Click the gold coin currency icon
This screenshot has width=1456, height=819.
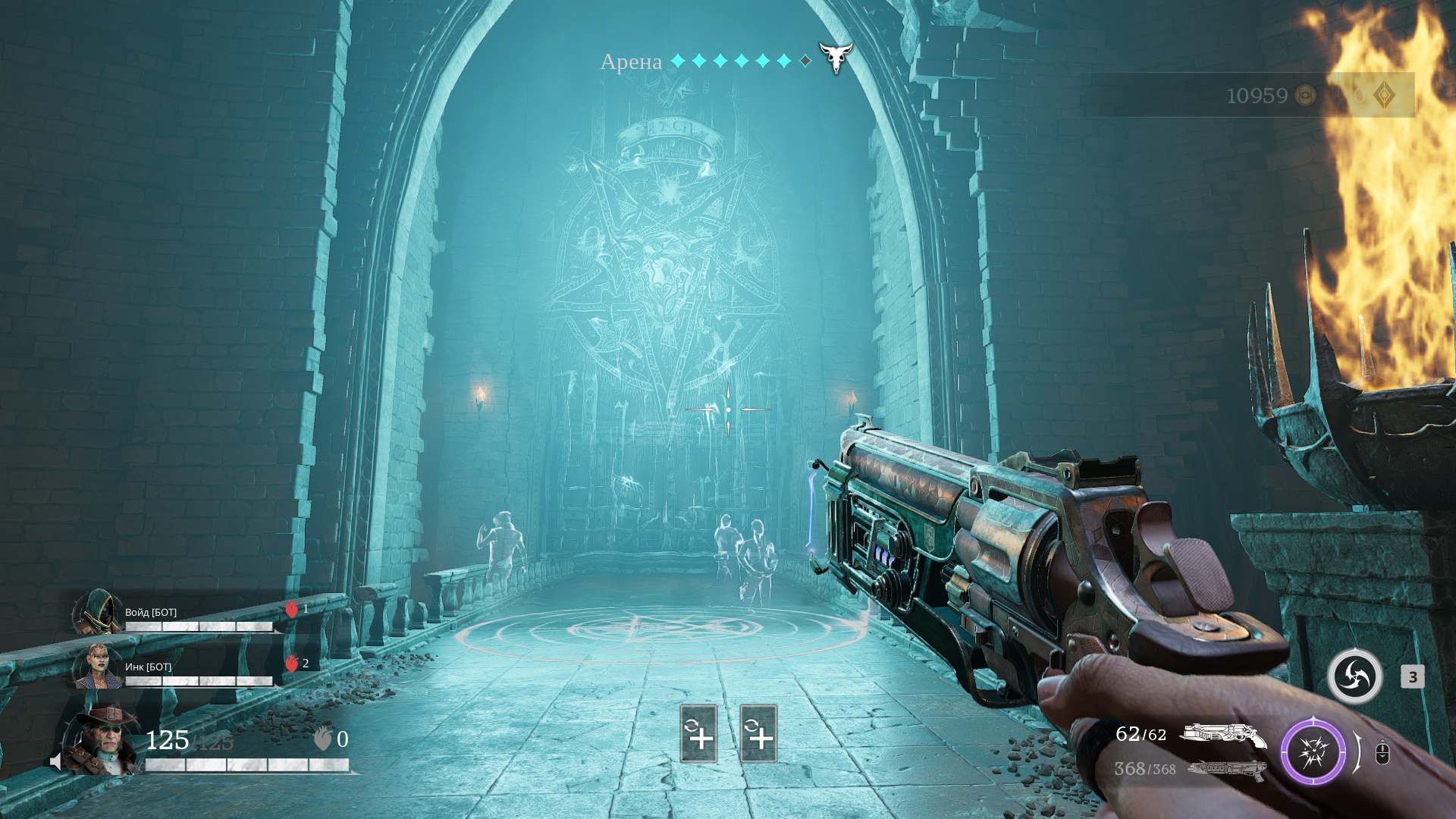[x=1305, y=96]
